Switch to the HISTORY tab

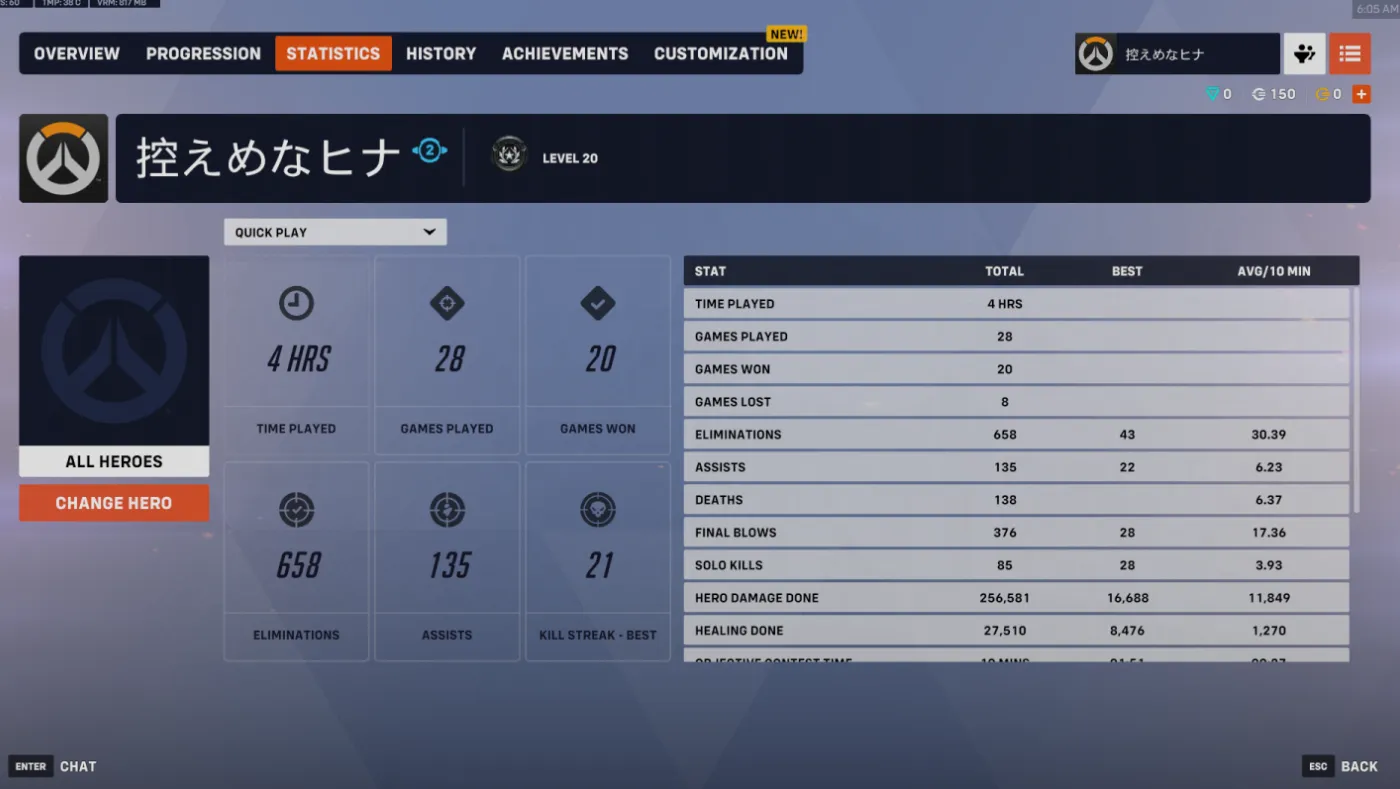(441, 53)
